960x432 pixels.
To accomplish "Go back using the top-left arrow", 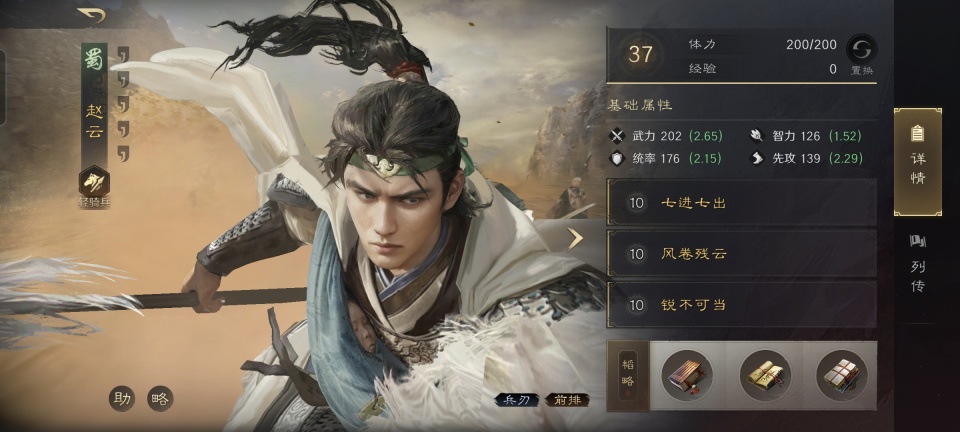I will tap(92, 14).
